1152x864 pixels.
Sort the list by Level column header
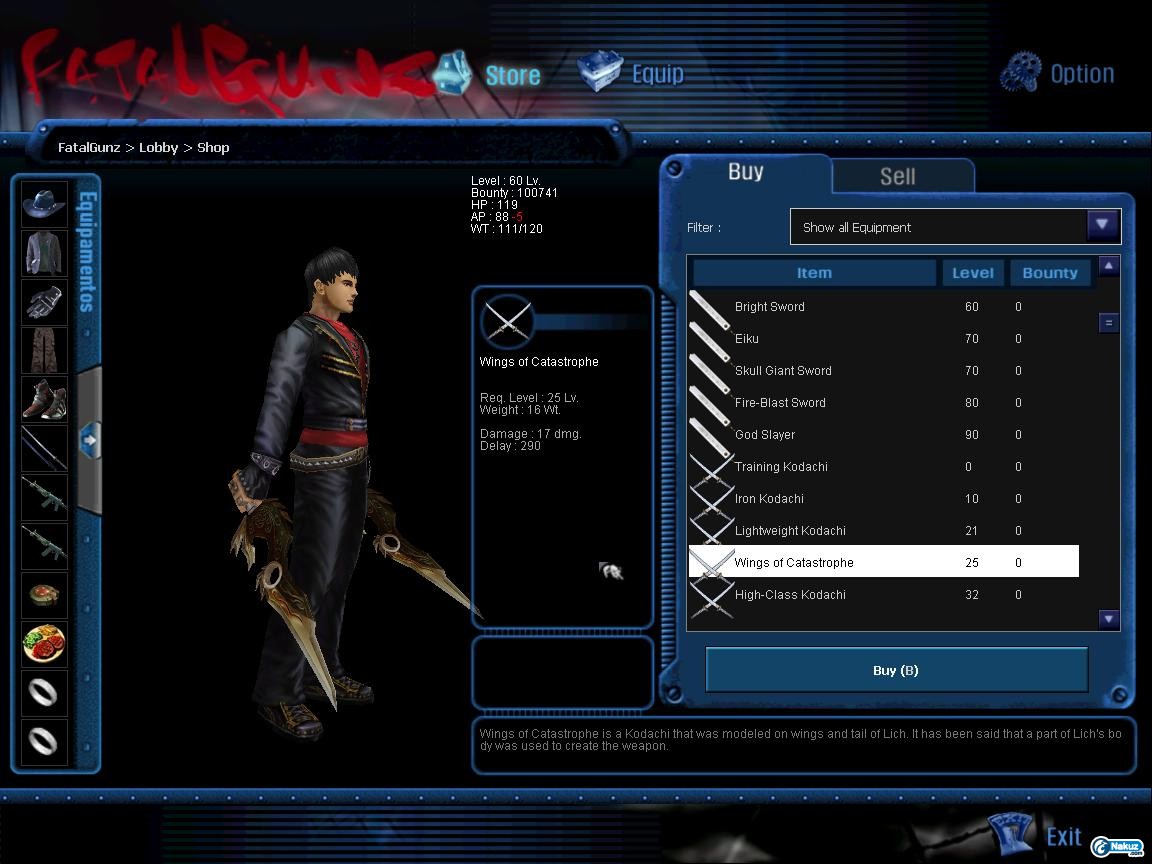coord(972,272)
